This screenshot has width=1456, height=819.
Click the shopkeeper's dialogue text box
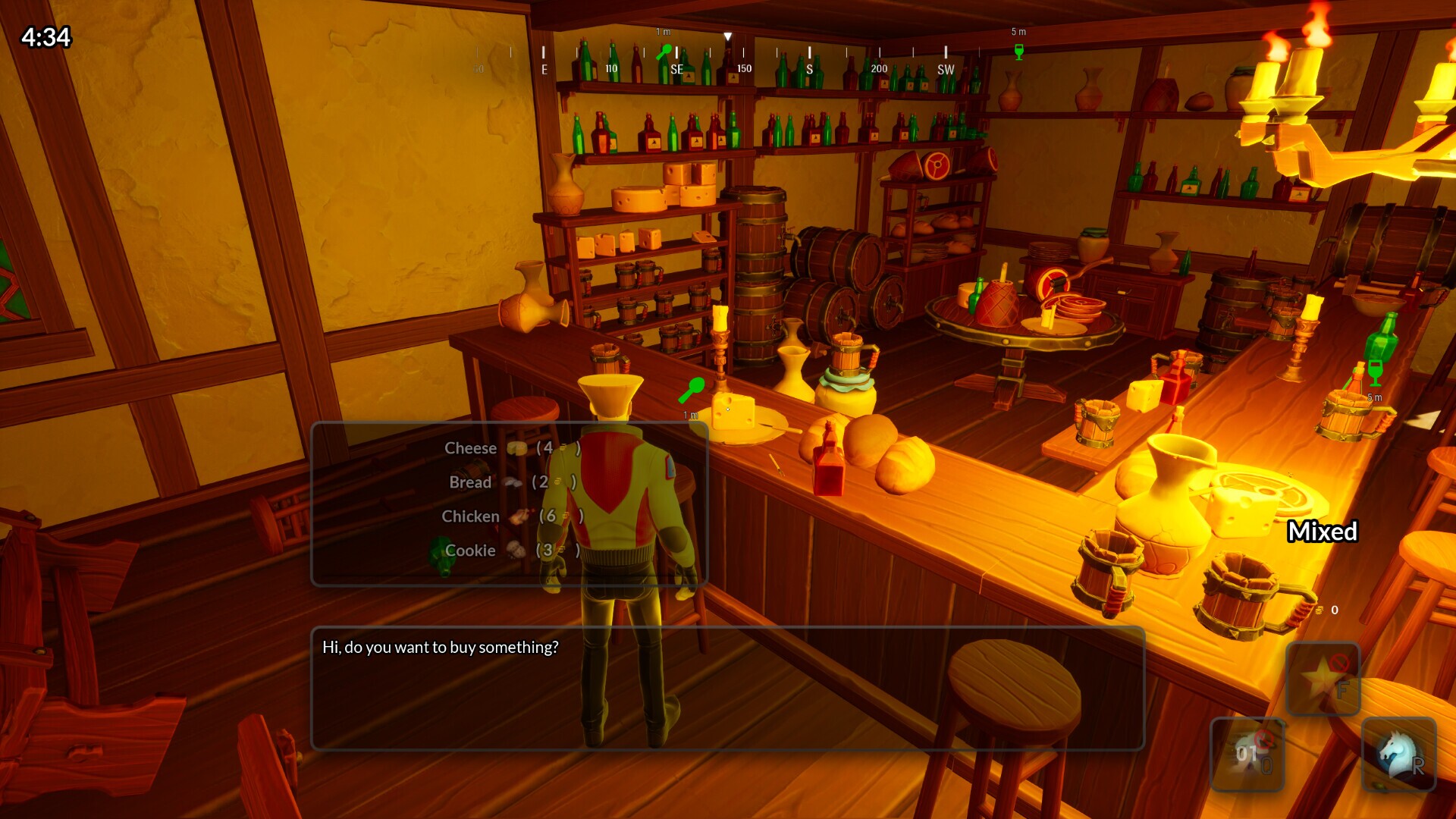(x=727, y=688)
